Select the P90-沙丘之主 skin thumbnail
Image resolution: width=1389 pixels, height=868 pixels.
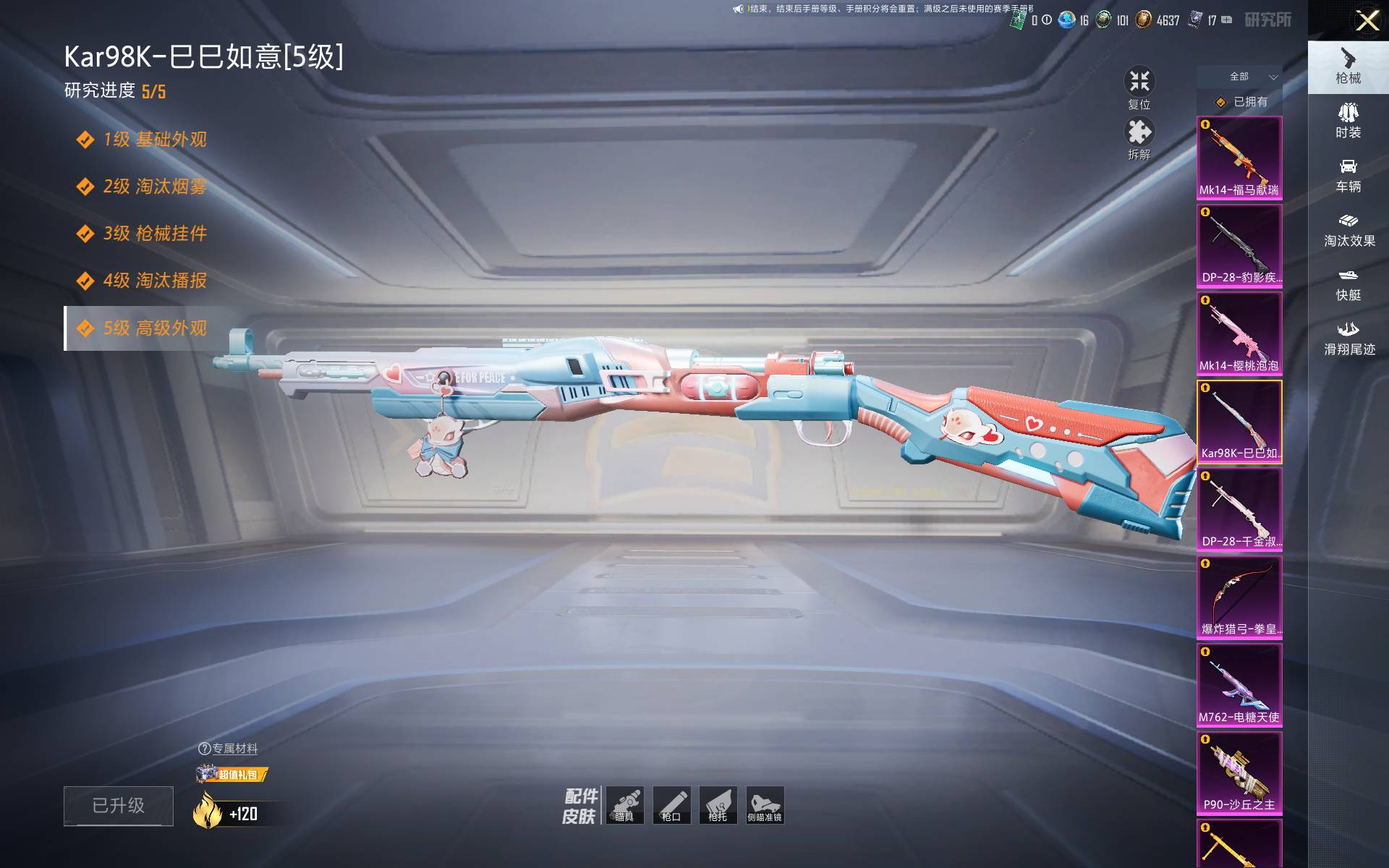pos(1239,773)
